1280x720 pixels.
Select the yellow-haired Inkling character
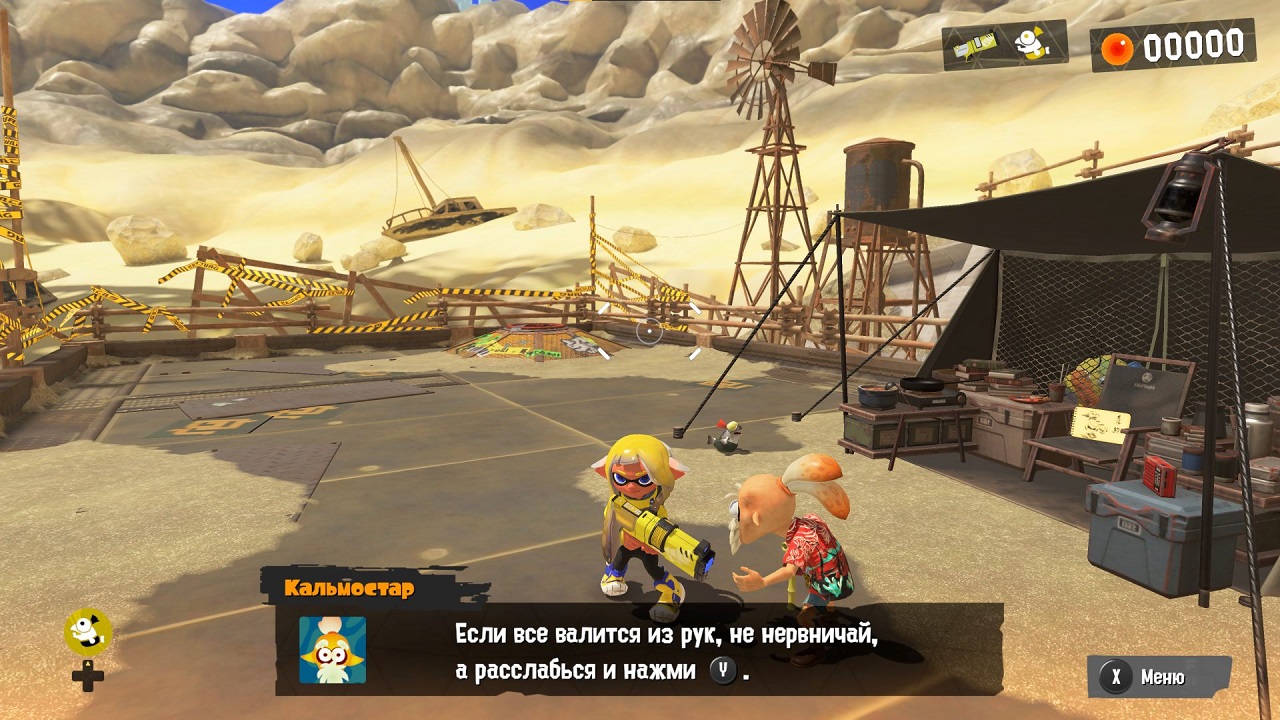(645, 510)
